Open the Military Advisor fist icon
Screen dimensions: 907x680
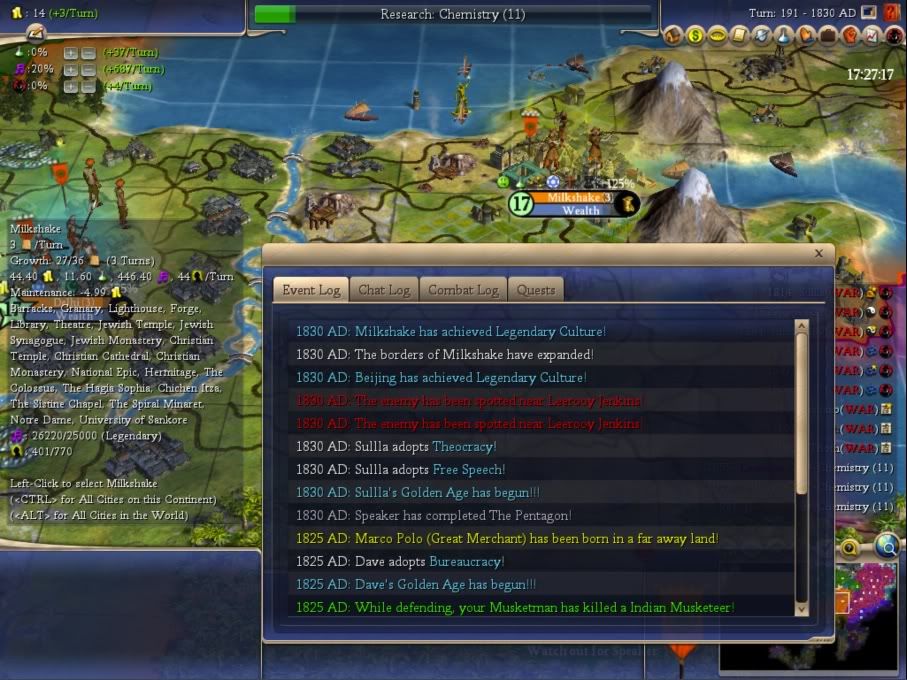850,36
